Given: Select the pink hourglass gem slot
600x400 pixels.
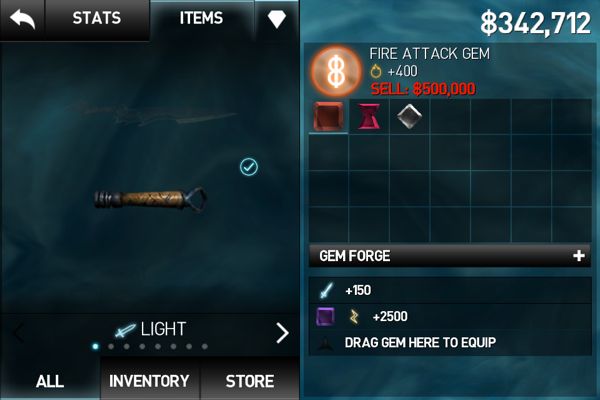Looking at the screenshot, I should 369,116.
